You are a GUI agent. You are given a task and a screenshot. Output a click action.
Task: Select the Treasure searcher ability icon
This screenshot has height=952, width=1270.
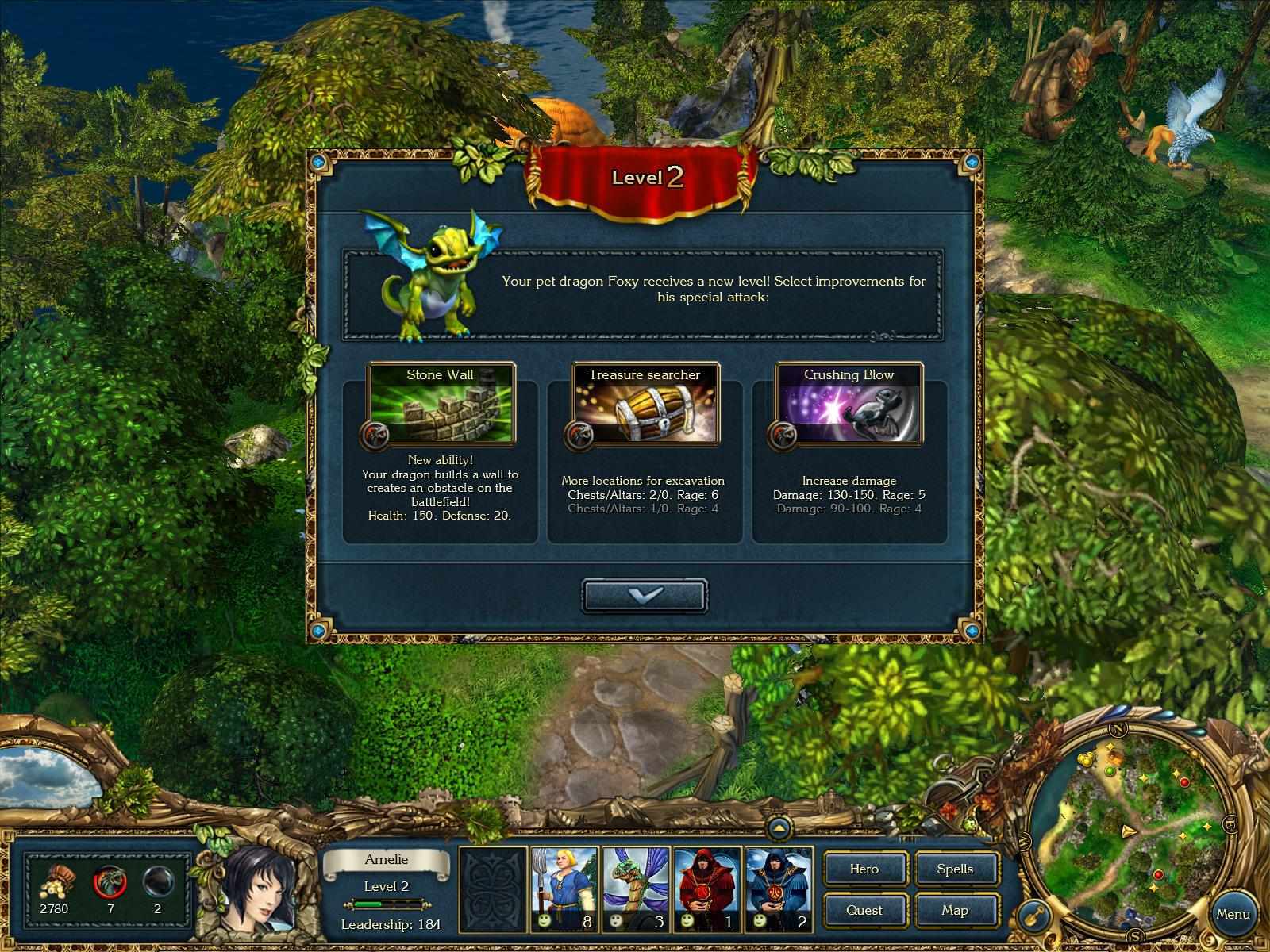[x=645, y=407]
